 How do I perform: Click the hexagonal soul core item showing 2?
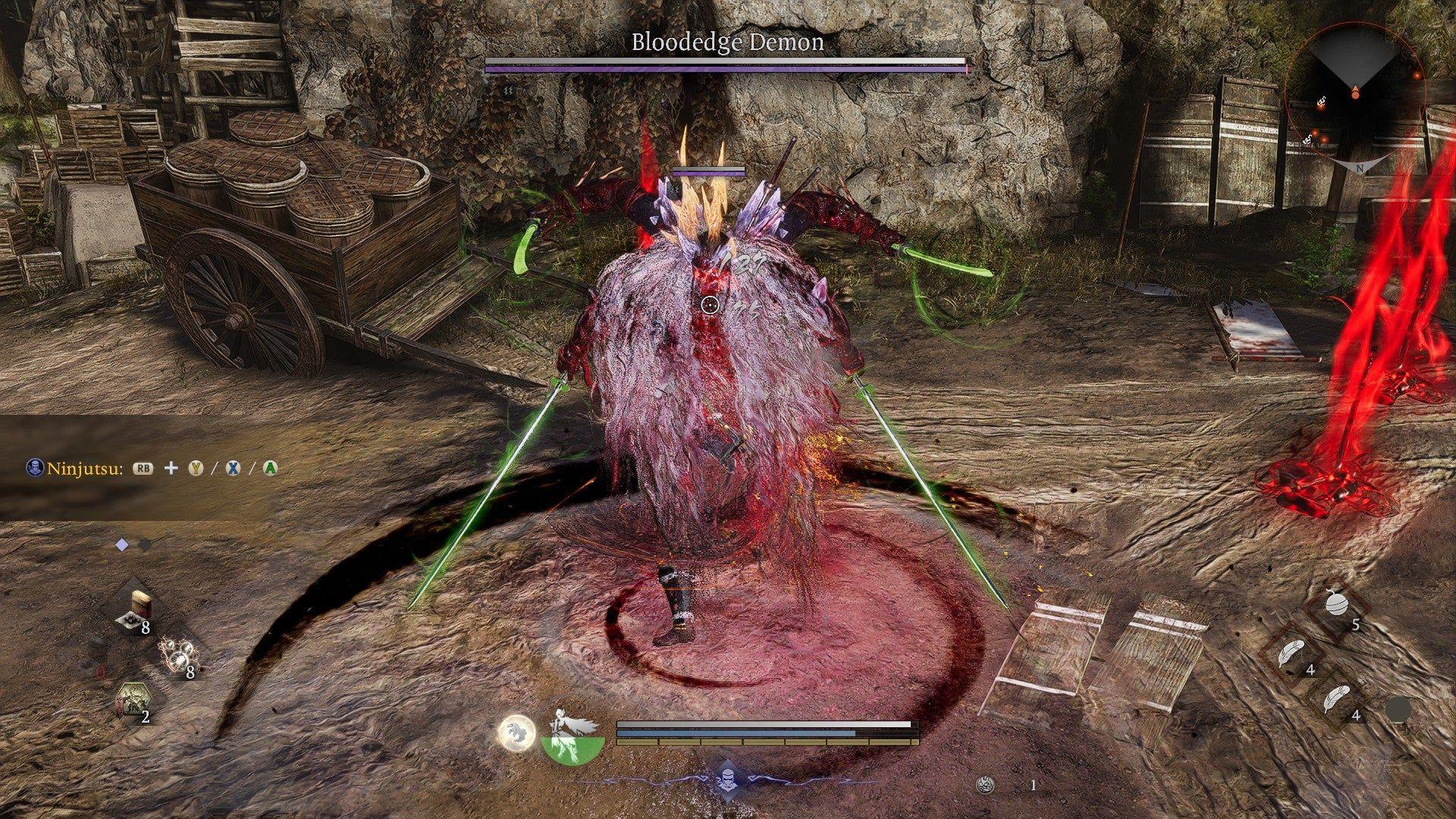[x=133, y=700]
